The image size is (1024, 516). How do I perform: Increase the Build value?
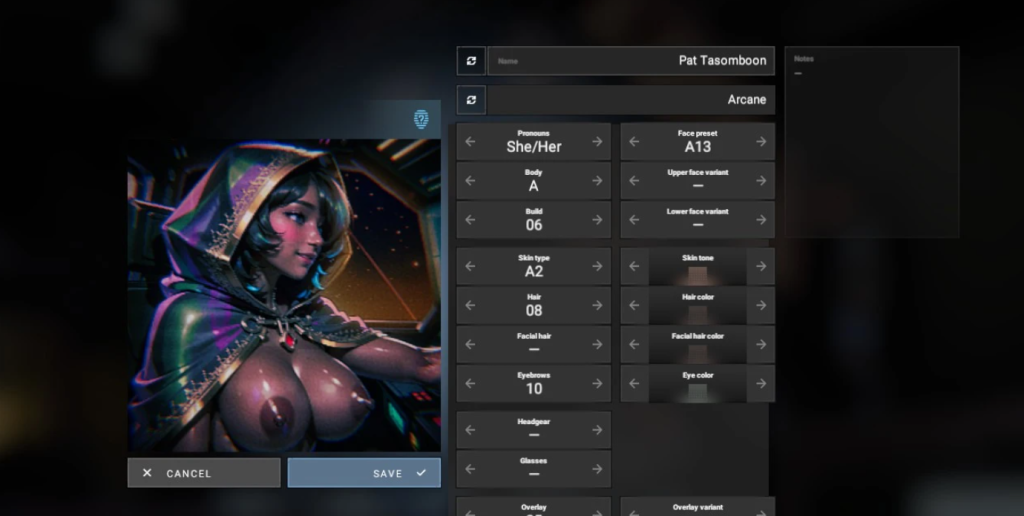click(597, 220)
